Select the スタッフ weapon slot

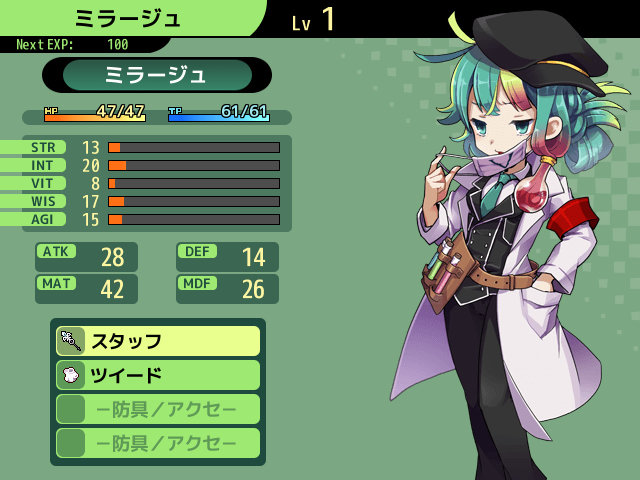158,341
